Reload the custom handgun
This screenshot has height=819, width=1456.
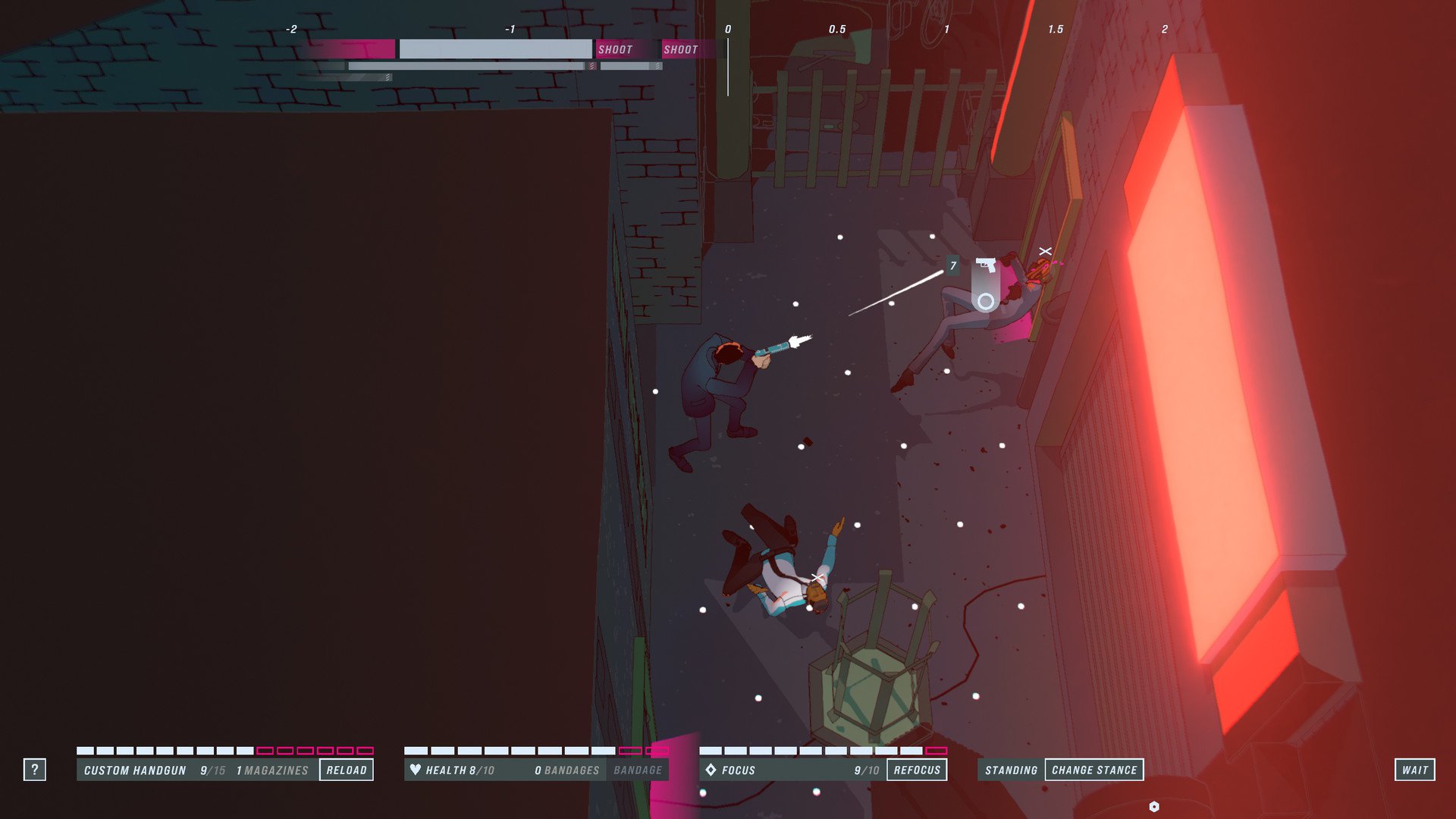(347, 770)
